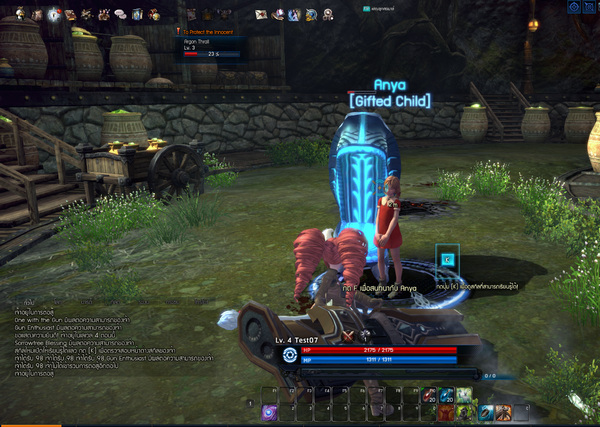Use the red potion hotbar item
The image size is (600, 427).
(431, 394)
